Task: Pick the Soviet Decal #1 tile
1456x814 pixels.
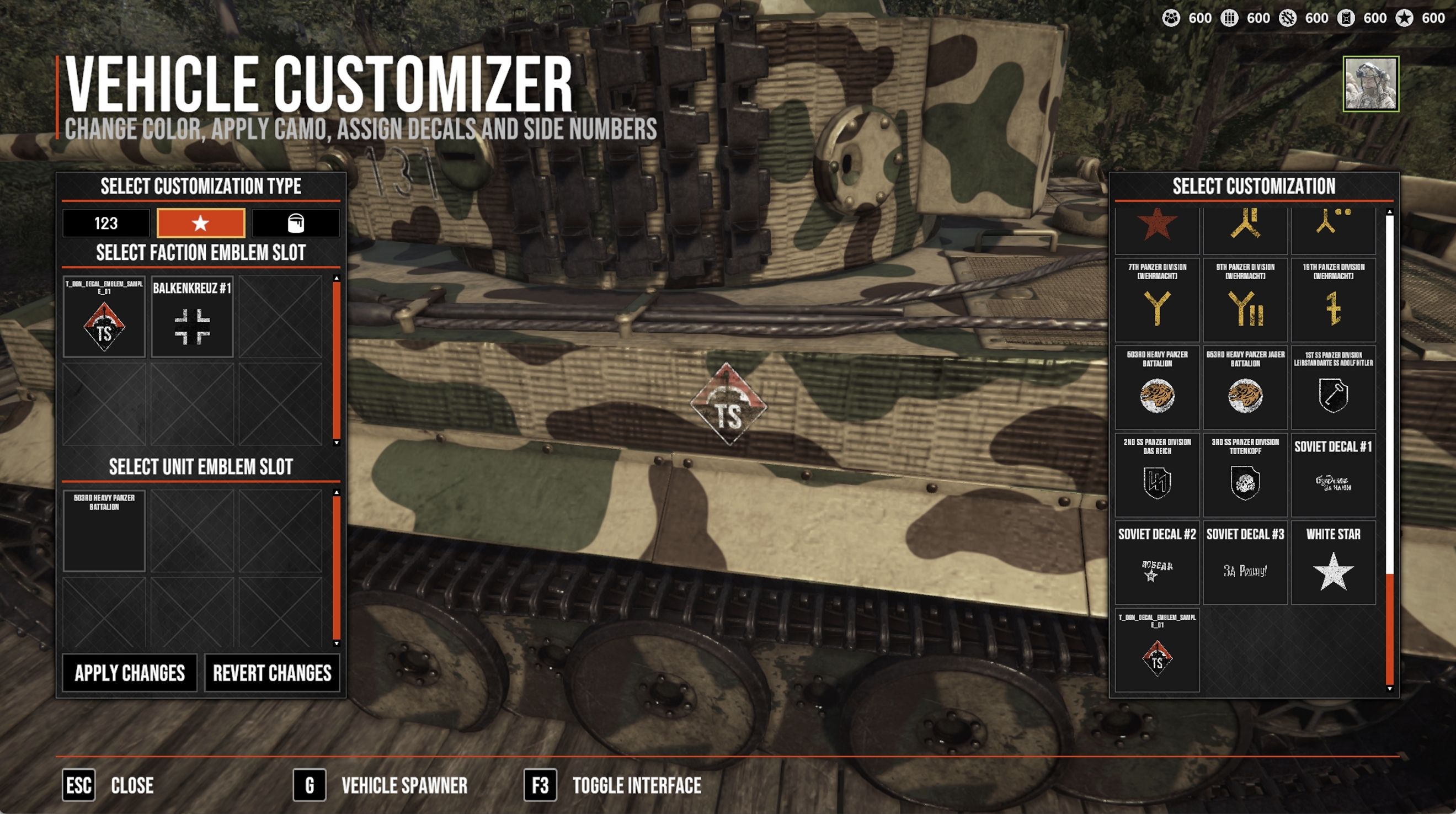Action: 1334,475
